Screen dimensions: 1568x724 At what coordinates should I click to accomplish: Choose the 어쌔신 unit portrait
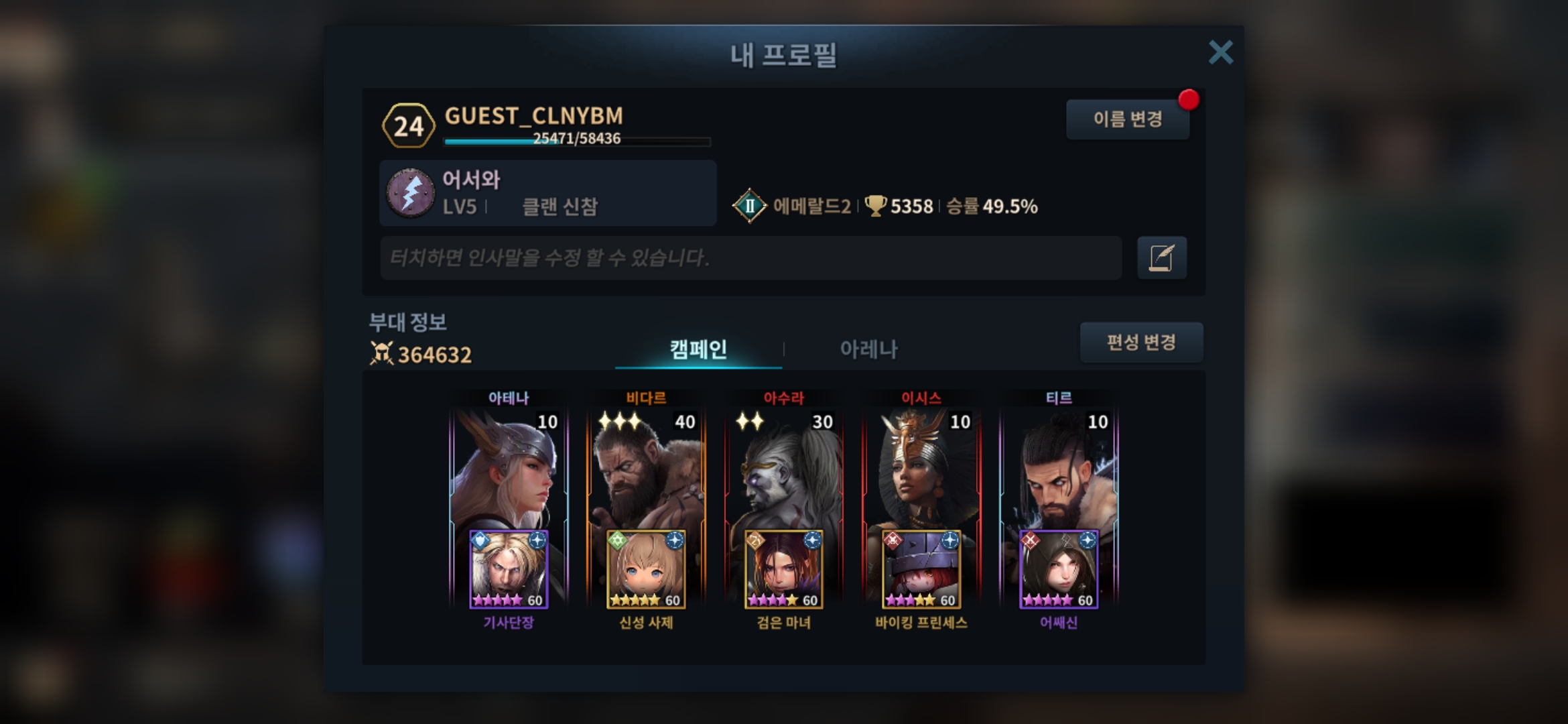click(1059, 570)
